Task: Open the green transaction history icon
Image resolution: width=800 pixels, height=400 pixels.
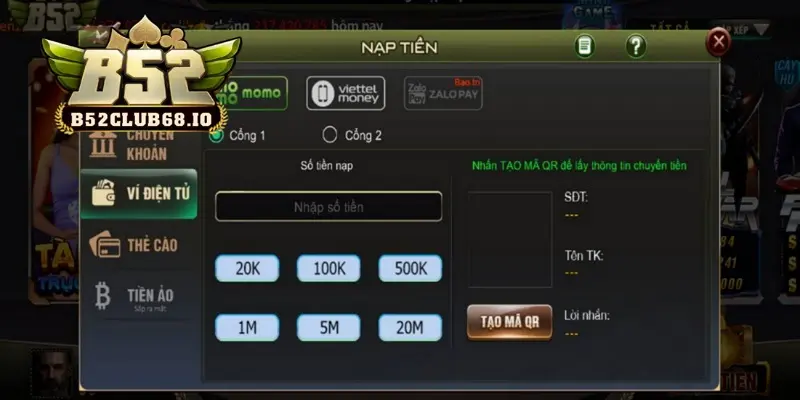Action: [x=584, y=46]
